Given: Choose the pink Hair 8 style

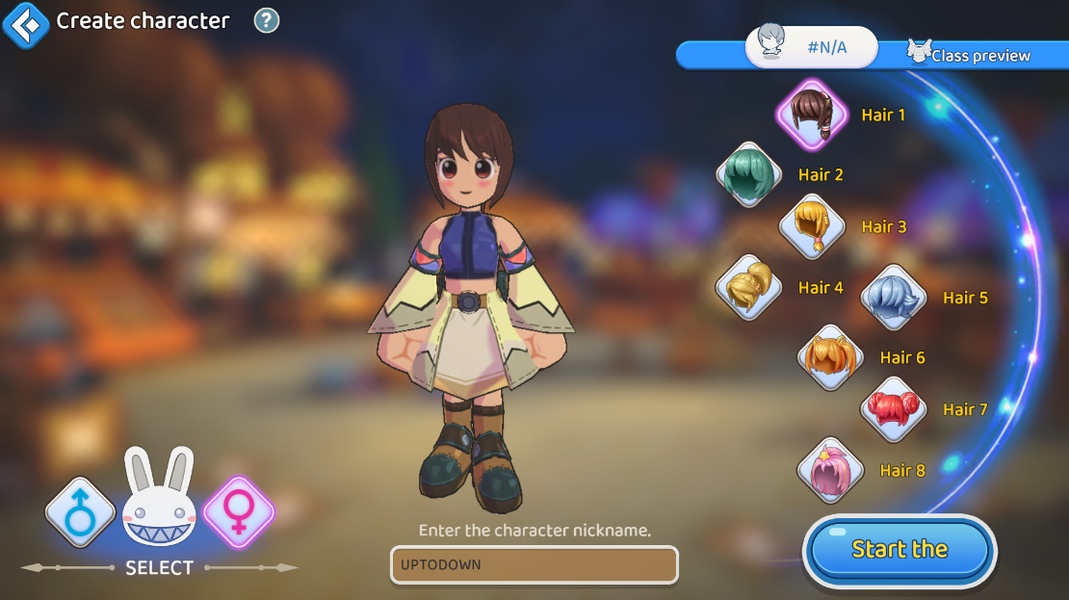Looking at the screenshot, I should pos(830,470).
